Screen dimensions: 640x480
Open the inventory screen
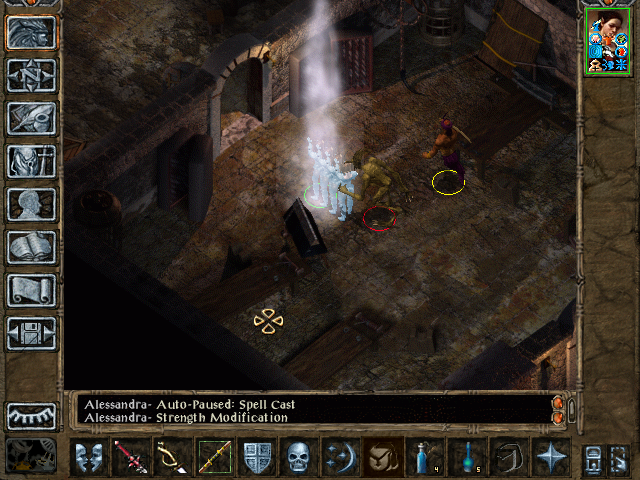point(32,161)
